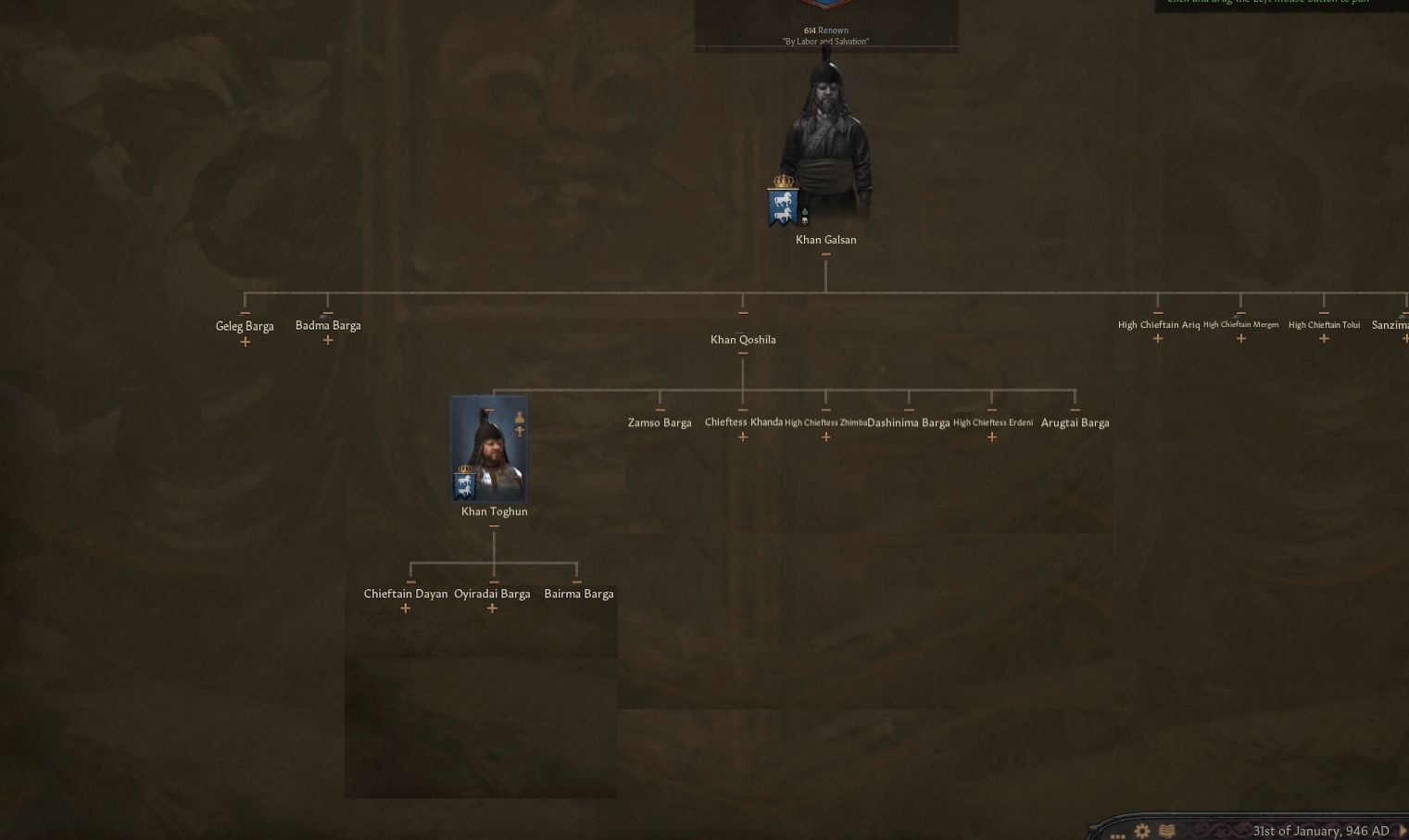Click the skull deceased icon under Khan Galsan's banner

(x=805, y=221)
